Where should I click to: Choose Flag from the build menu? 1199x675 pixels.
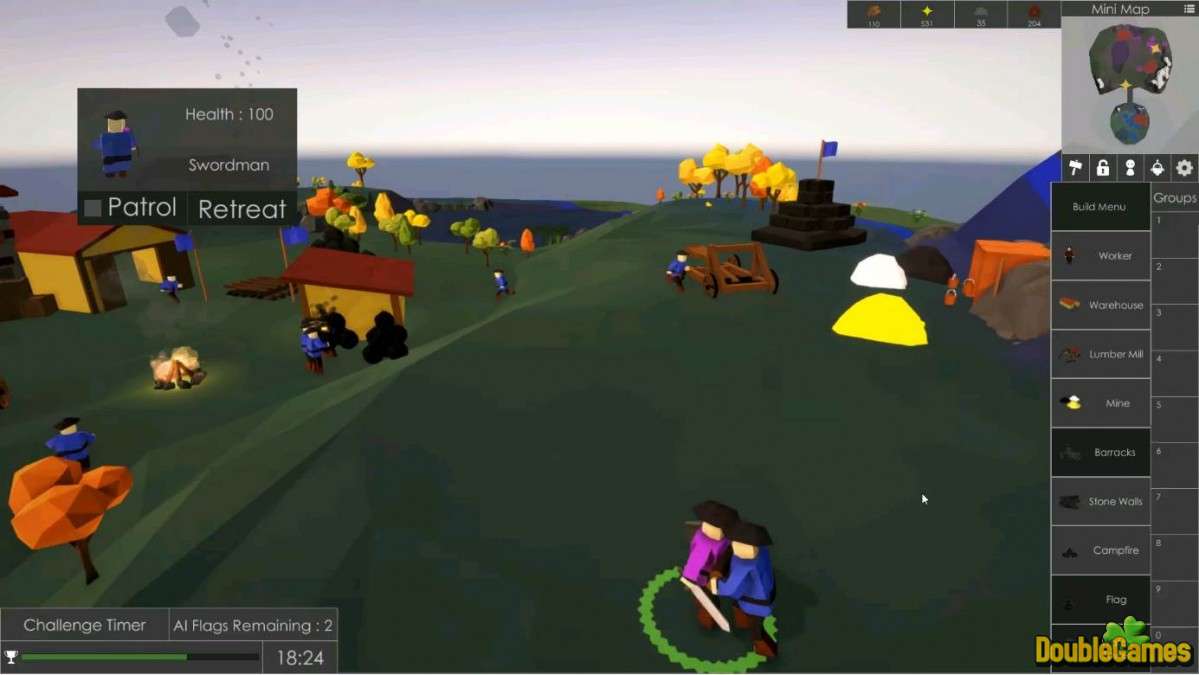coord(1100,599)
